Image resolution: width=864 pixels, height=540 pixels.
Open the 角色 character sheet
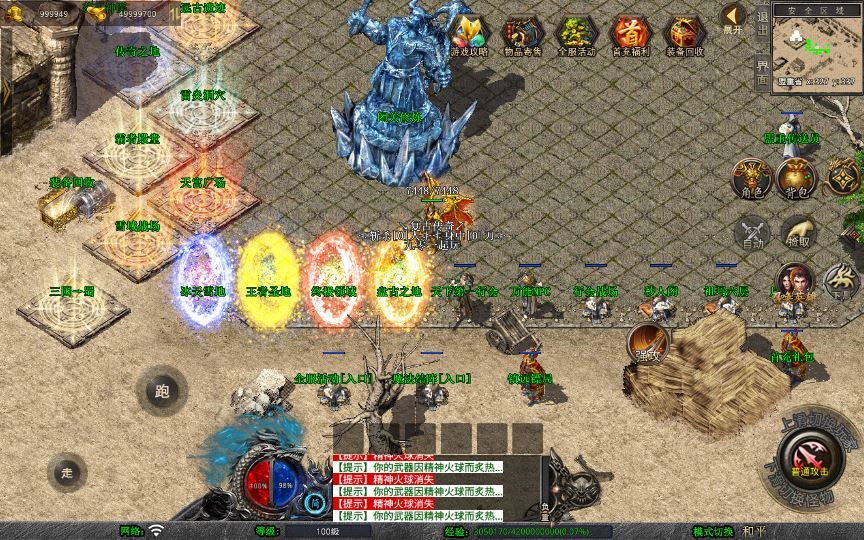coord(752,177)
